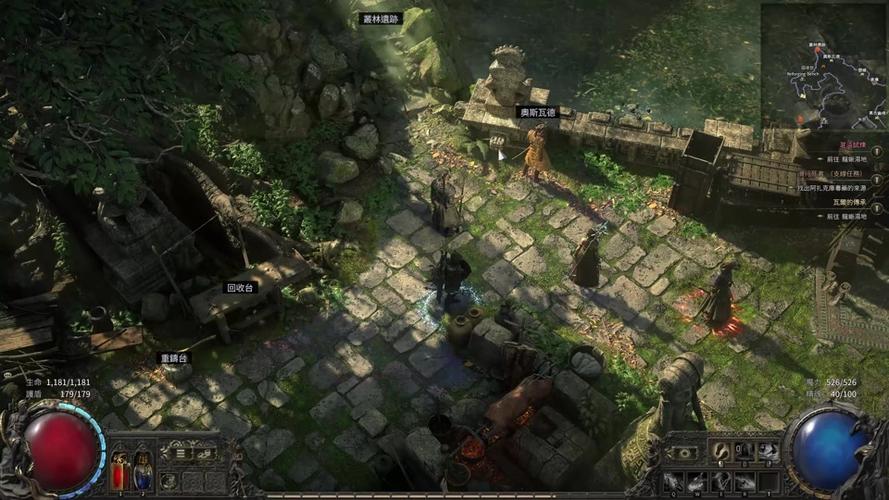Click the 回收台 label
The height and width of the screenshot is (500, 889).
point(241,288)
